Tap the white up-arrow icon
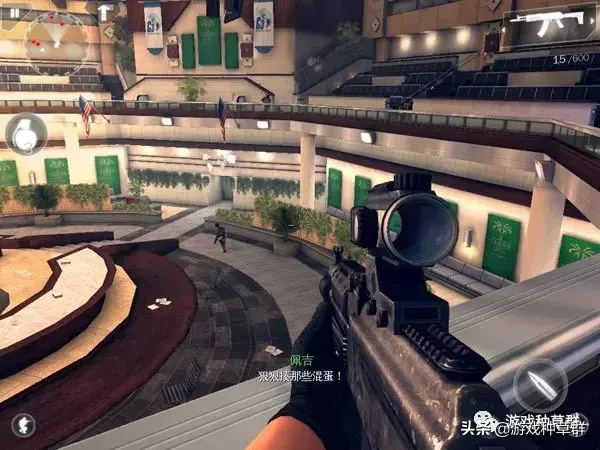The image size is (600, 450). click(104, 13)
